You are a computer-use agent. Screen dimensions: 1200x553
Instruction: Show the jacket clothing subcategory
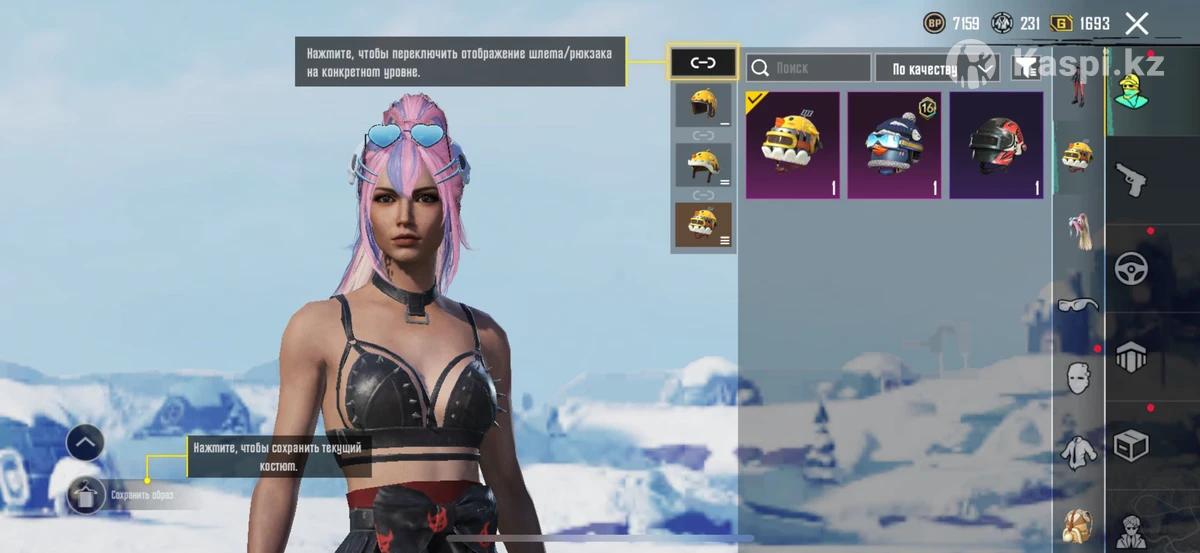(x=1078, y=452)
